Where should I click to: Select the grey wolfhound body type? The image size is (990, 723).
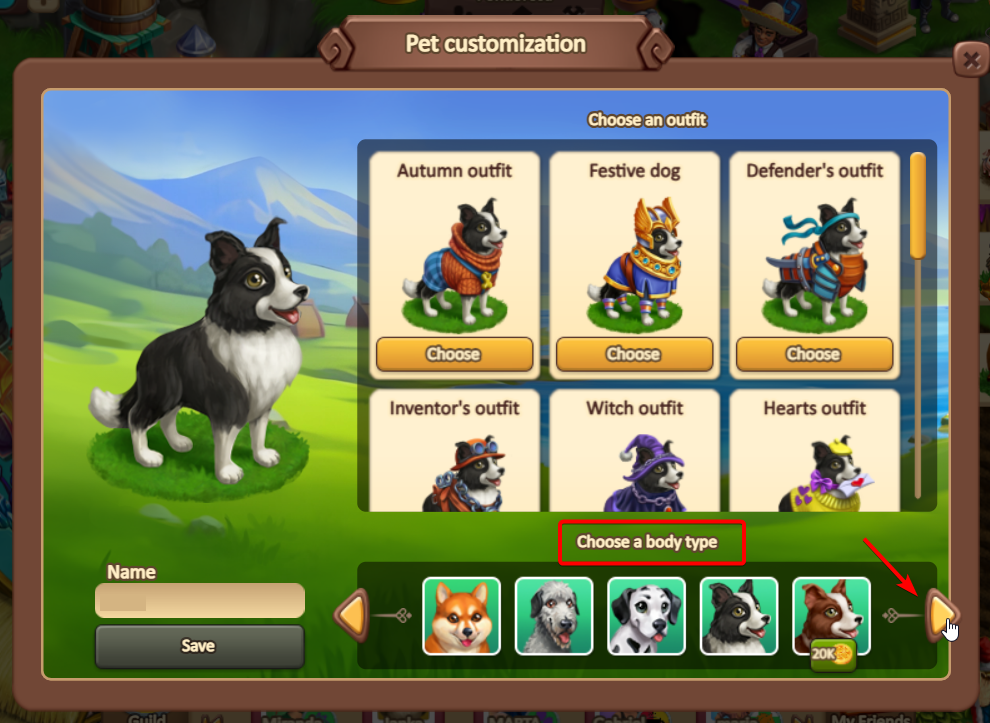tap(554, 616)
